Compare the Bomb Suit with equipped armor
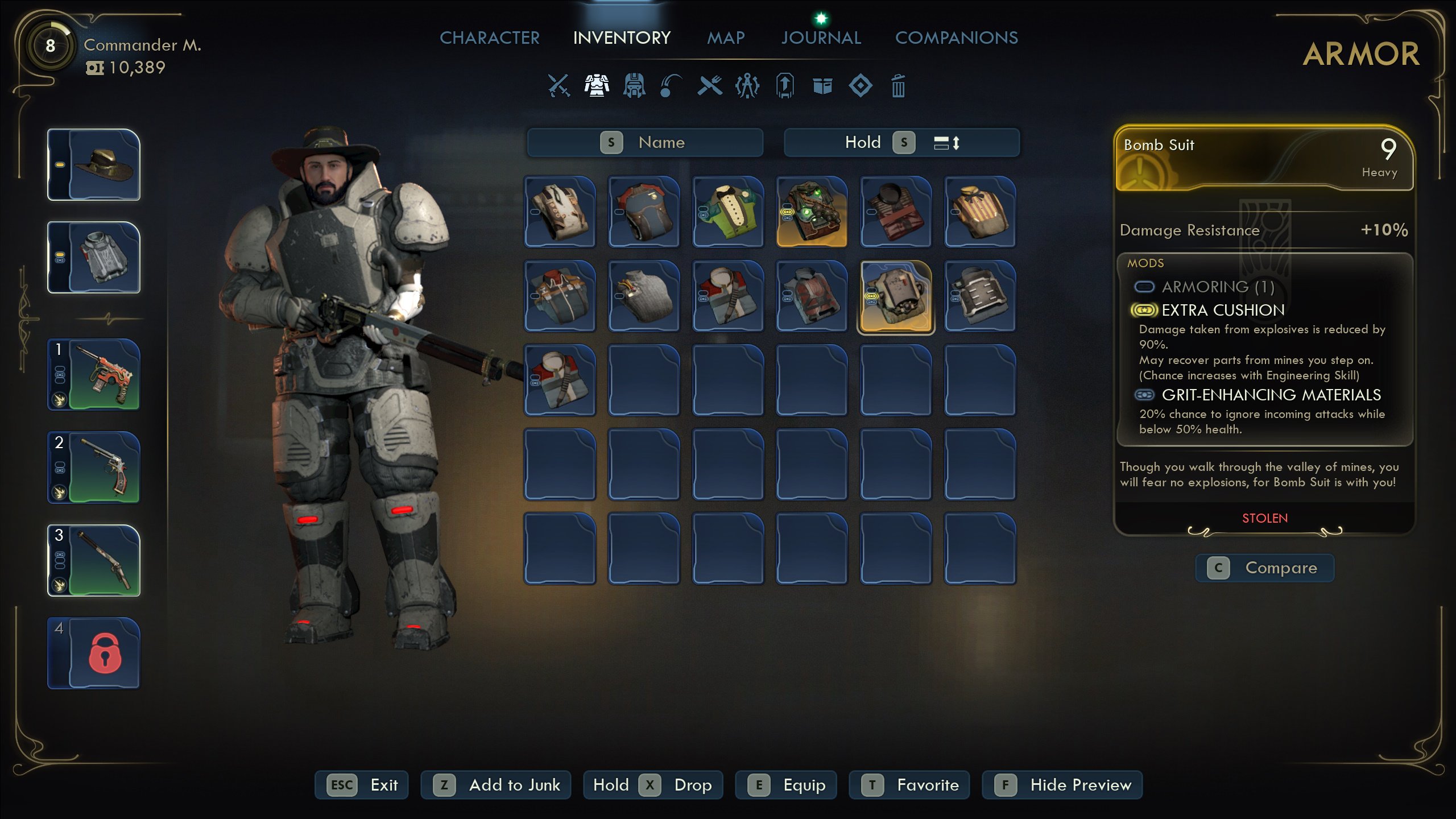The width and height of the screenshot is (1456, 819). click(1265, 568)
